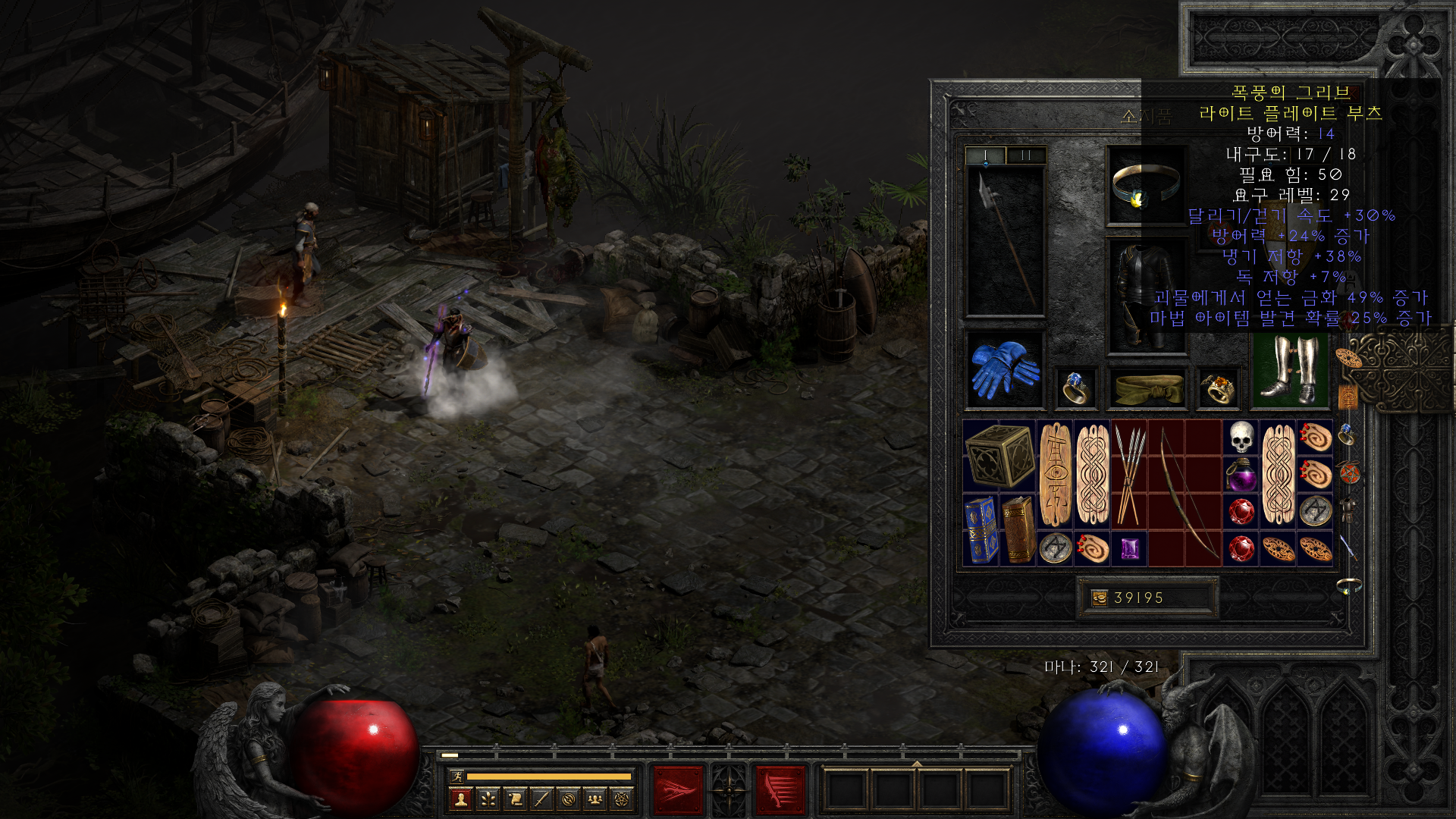This screenshot has width=1456, height=819.
Task: Select the right-click claw skill icon
Action: point(780,789)
